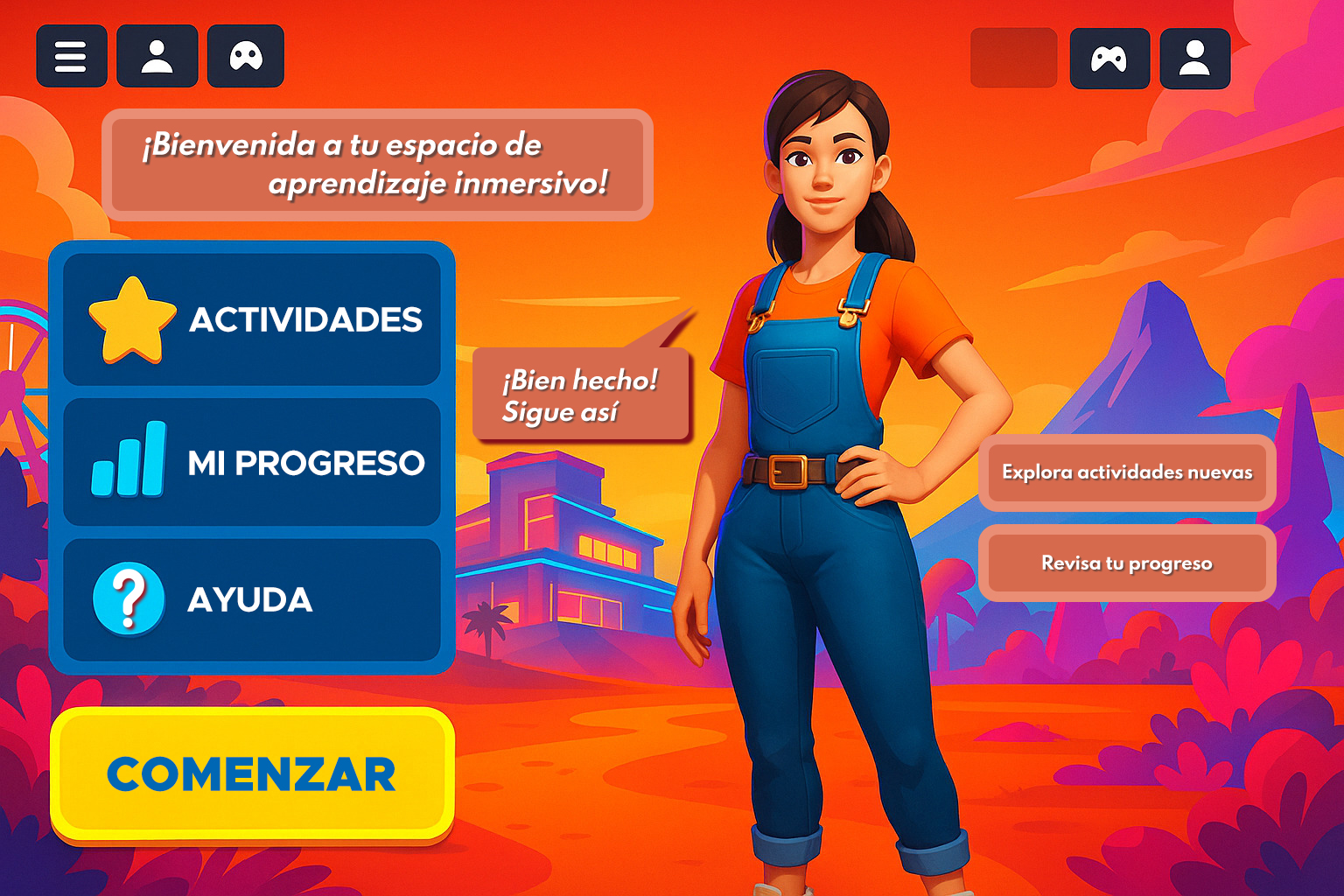The width and height of the screenshot is (1344, 896).
Task: Click the gamepad icon beside the profile icon
Action: point(246,56)
